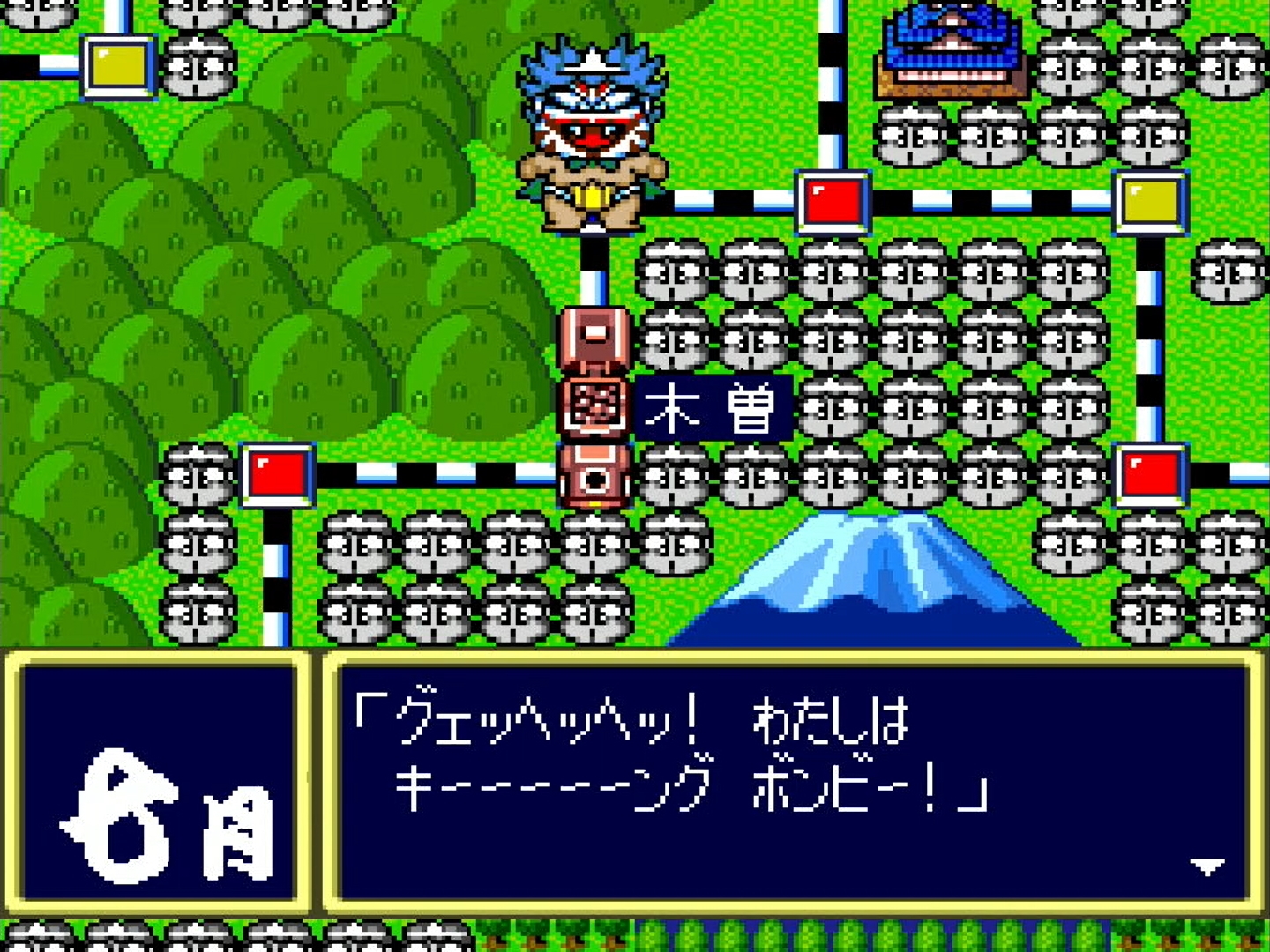
Task: Click the red station square on the left track
Action: [276, 476]
